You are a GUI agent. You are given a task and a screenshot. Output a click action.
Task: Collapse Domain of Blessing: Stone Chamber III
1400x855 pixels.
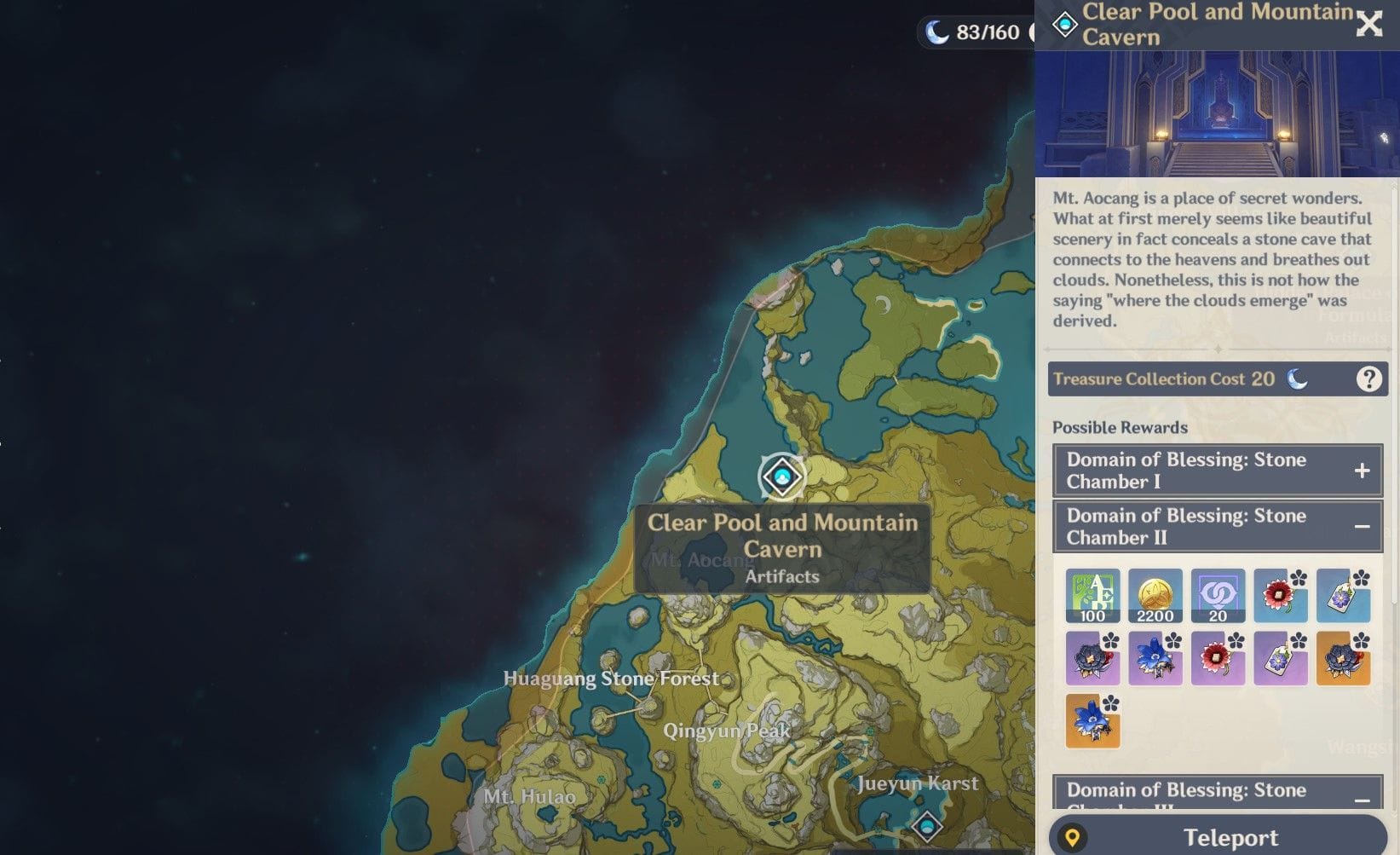point(1362,799)
